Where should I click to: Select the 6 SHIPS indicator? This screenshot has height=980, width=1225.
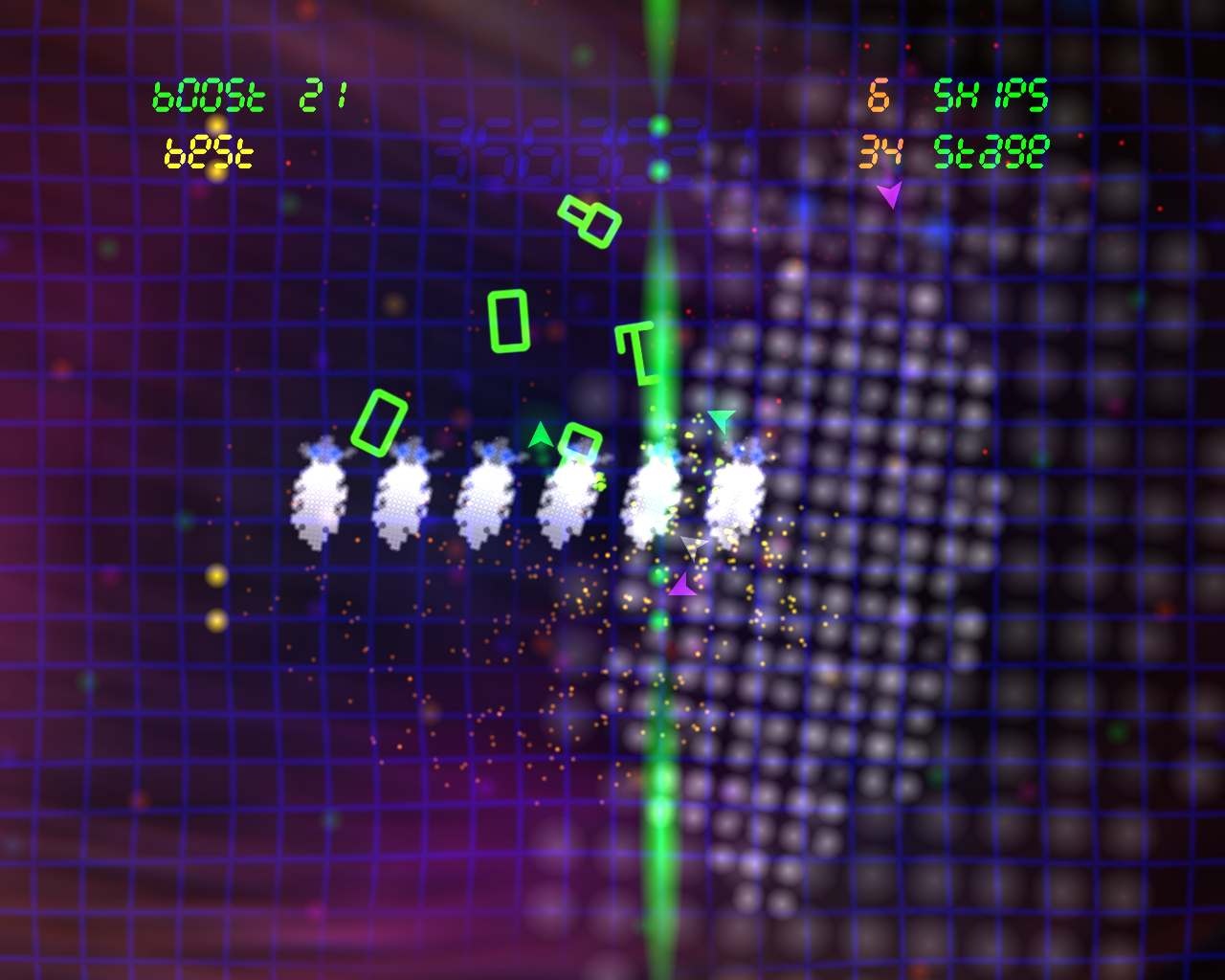[x=957, y=95]
